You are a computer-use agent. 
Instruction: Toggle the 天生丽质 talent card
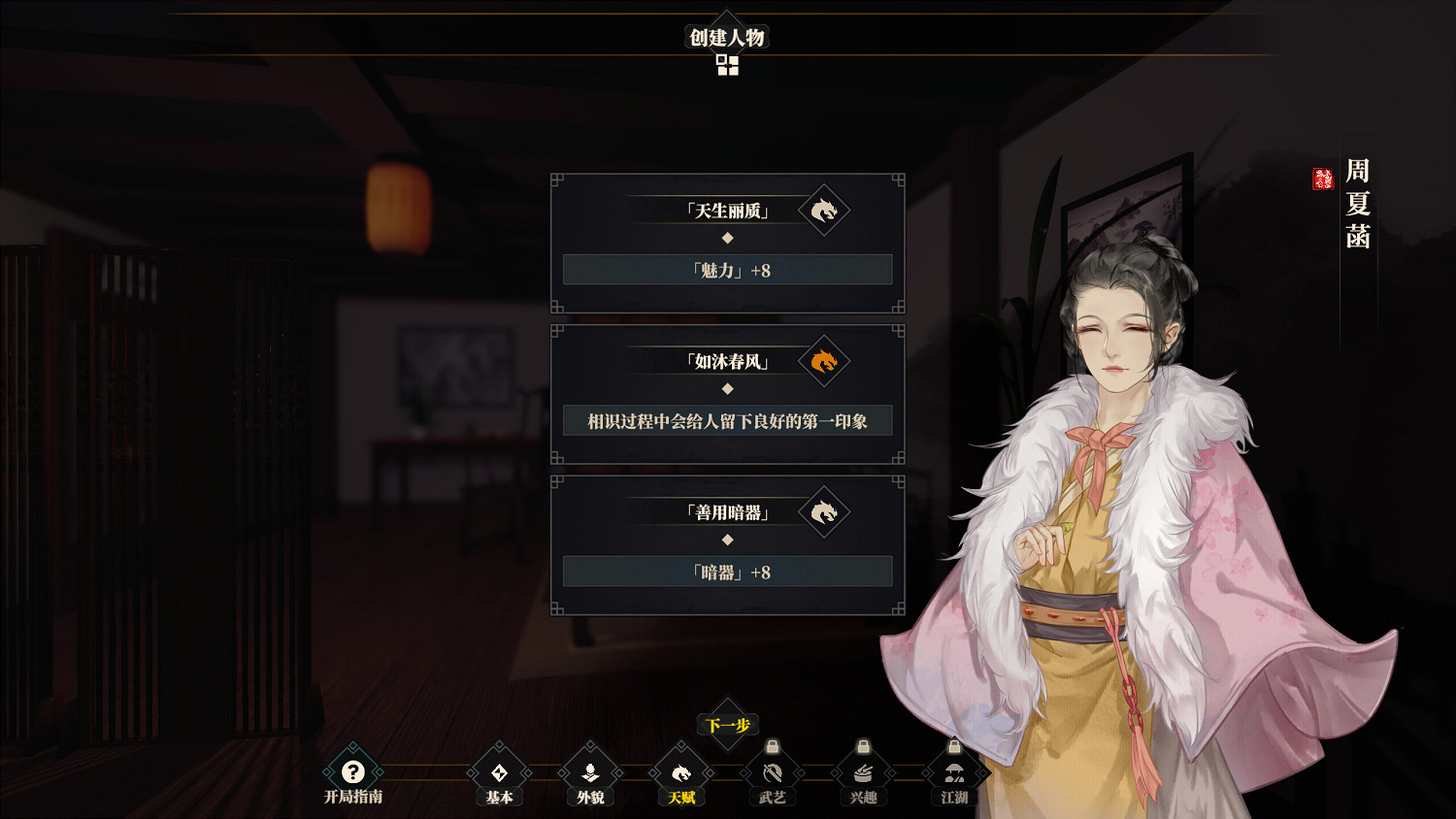[727, 212]
